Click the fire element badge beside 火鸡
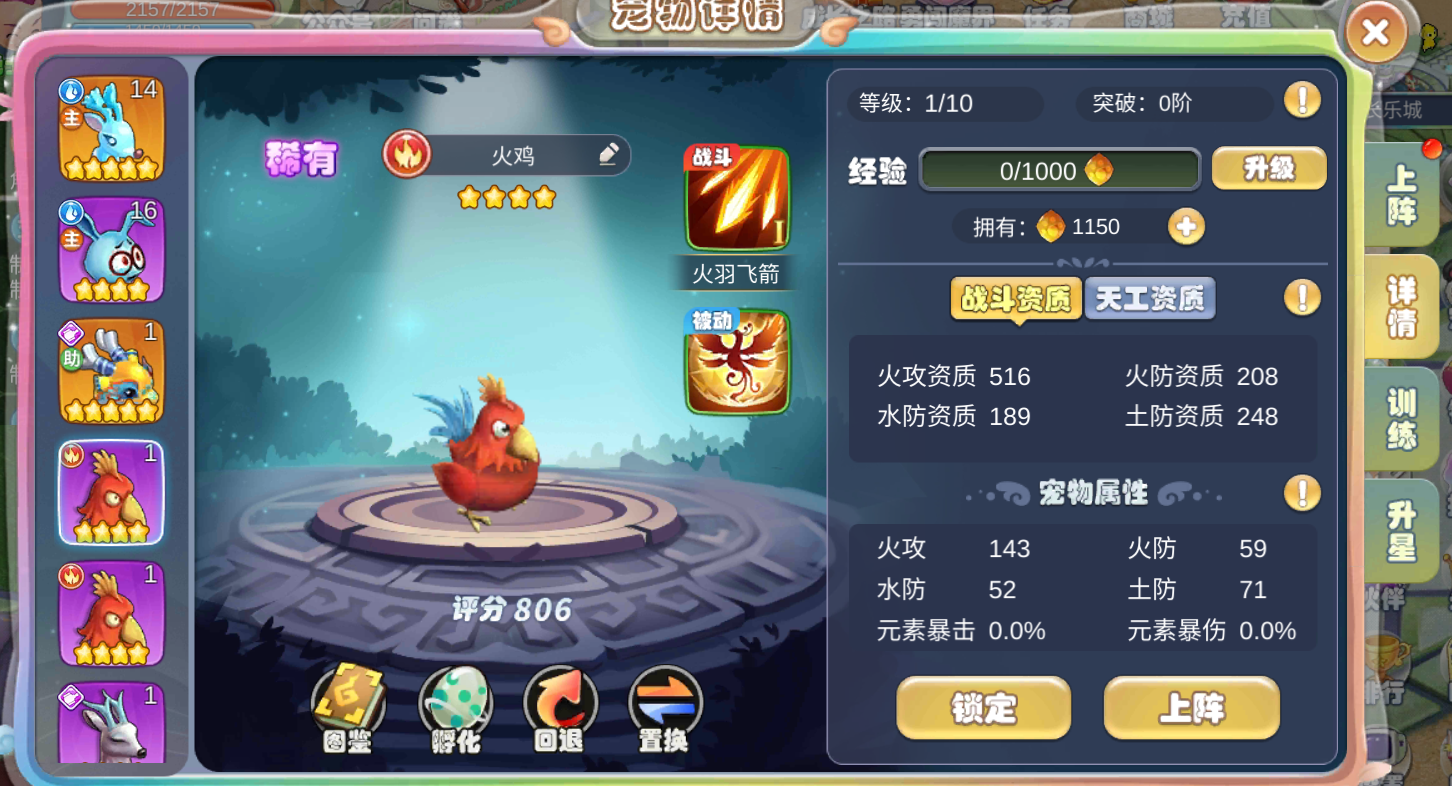This screenshot has height=786, width=1452. click(x=406, y=155)
